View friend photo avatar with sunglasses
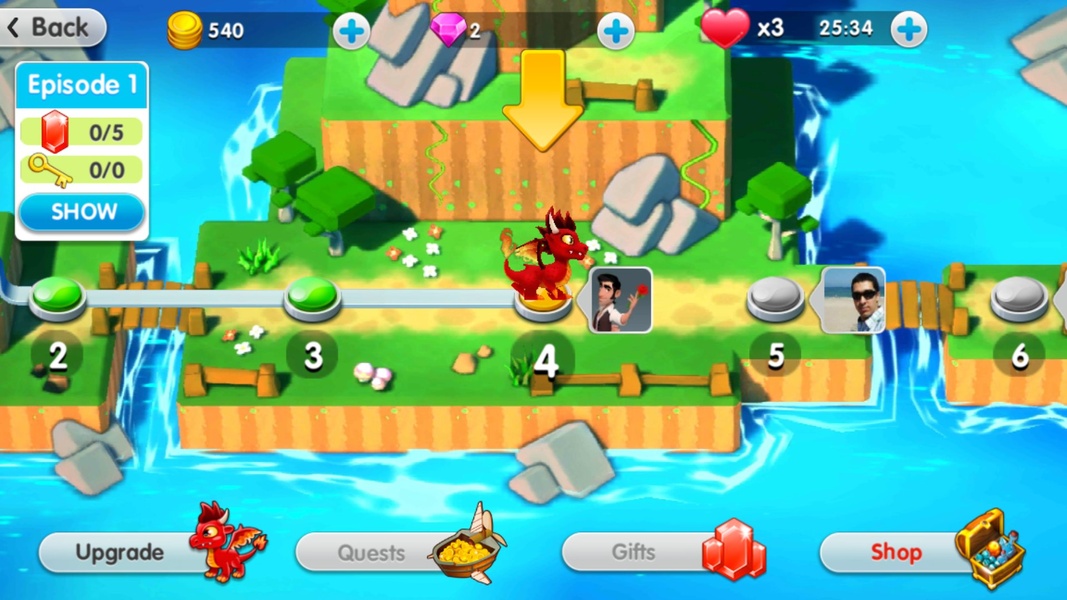 [852, 300]
